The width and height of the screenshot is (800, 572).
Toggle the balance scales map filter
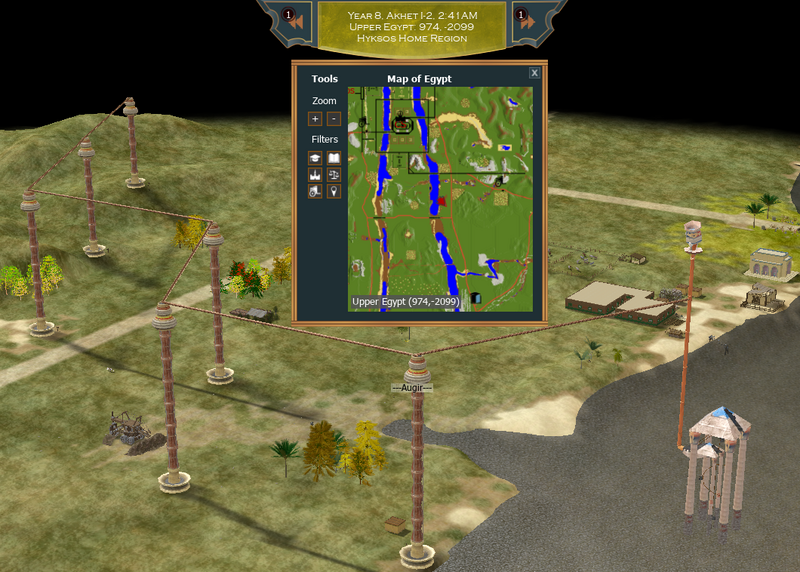pyautogui.click(x=334, y=174)
